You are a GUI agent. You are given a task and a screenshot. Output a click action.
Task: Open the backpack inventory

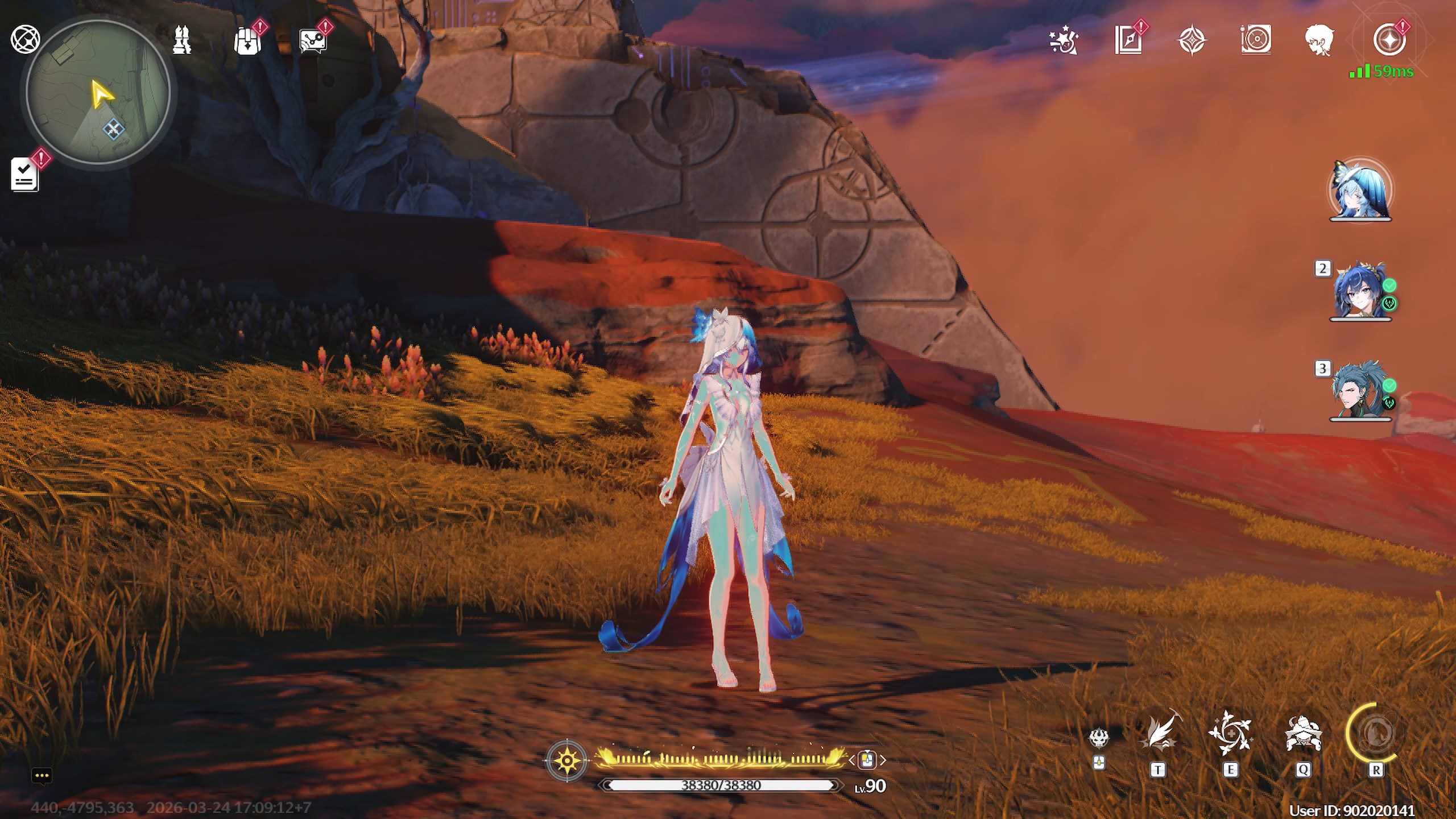click(x=247, y=41)
